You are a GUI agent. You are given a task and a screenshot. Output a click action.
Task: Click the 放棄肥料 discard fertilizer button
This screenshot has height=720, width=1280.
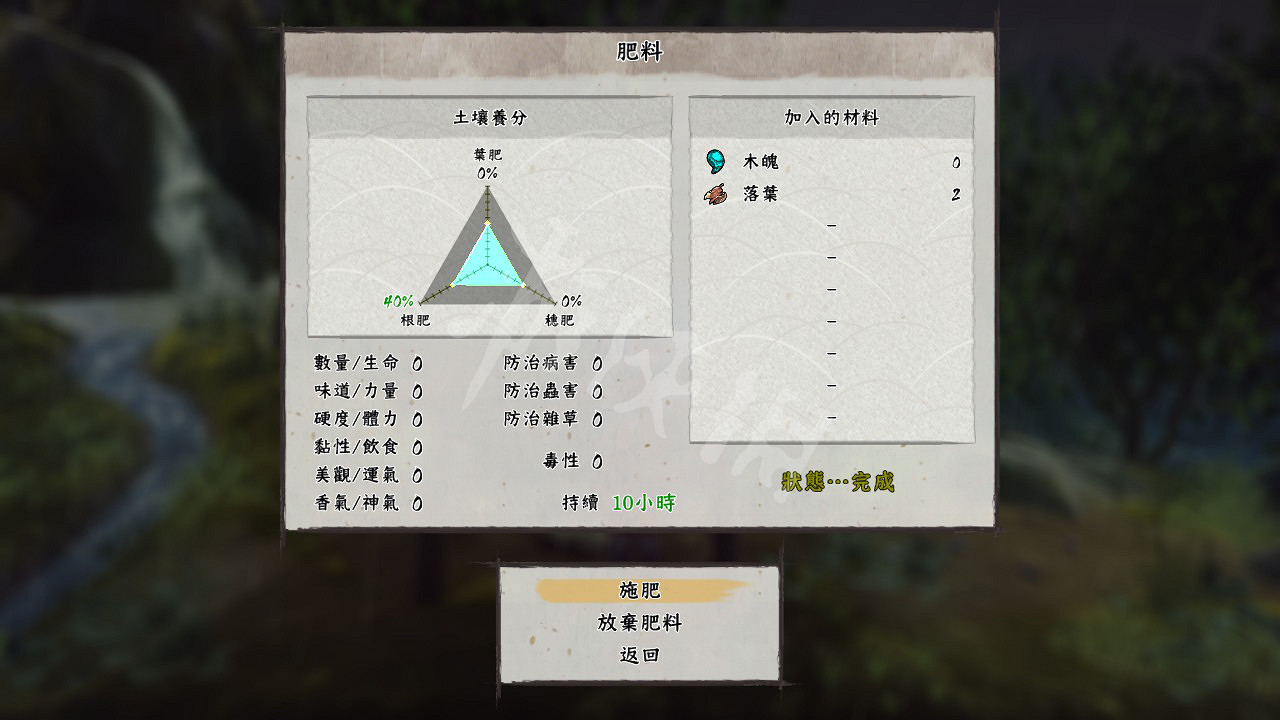point(638,624)
